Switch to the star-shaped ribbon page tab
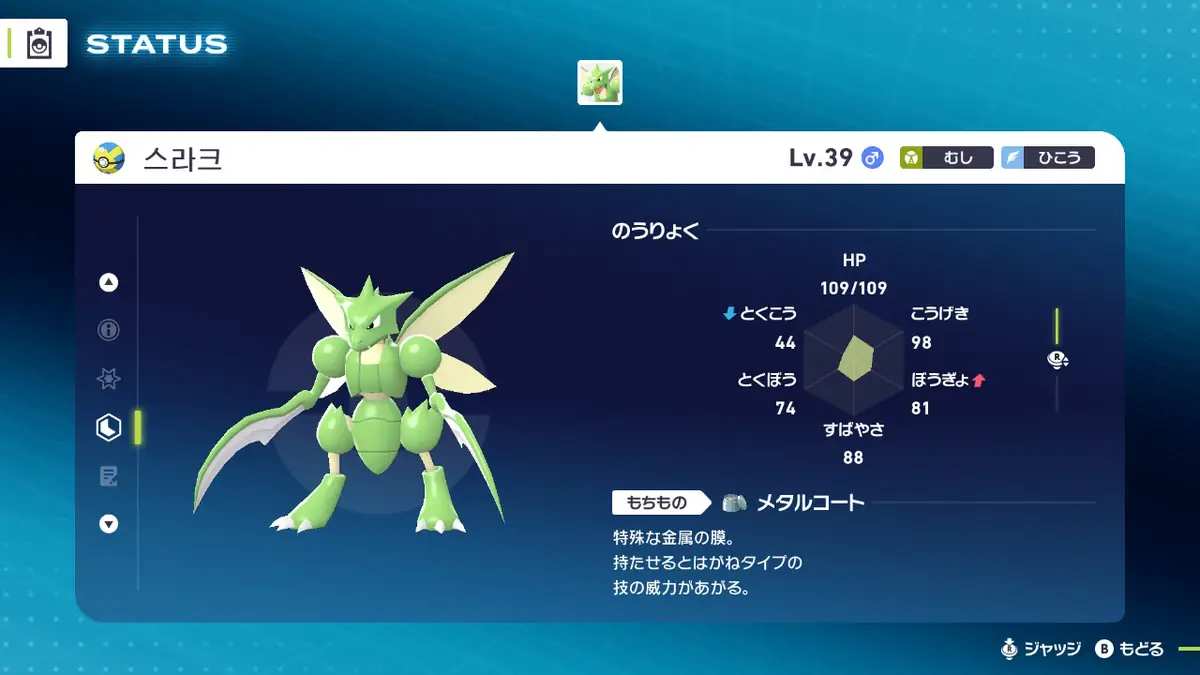 [109, 379]
